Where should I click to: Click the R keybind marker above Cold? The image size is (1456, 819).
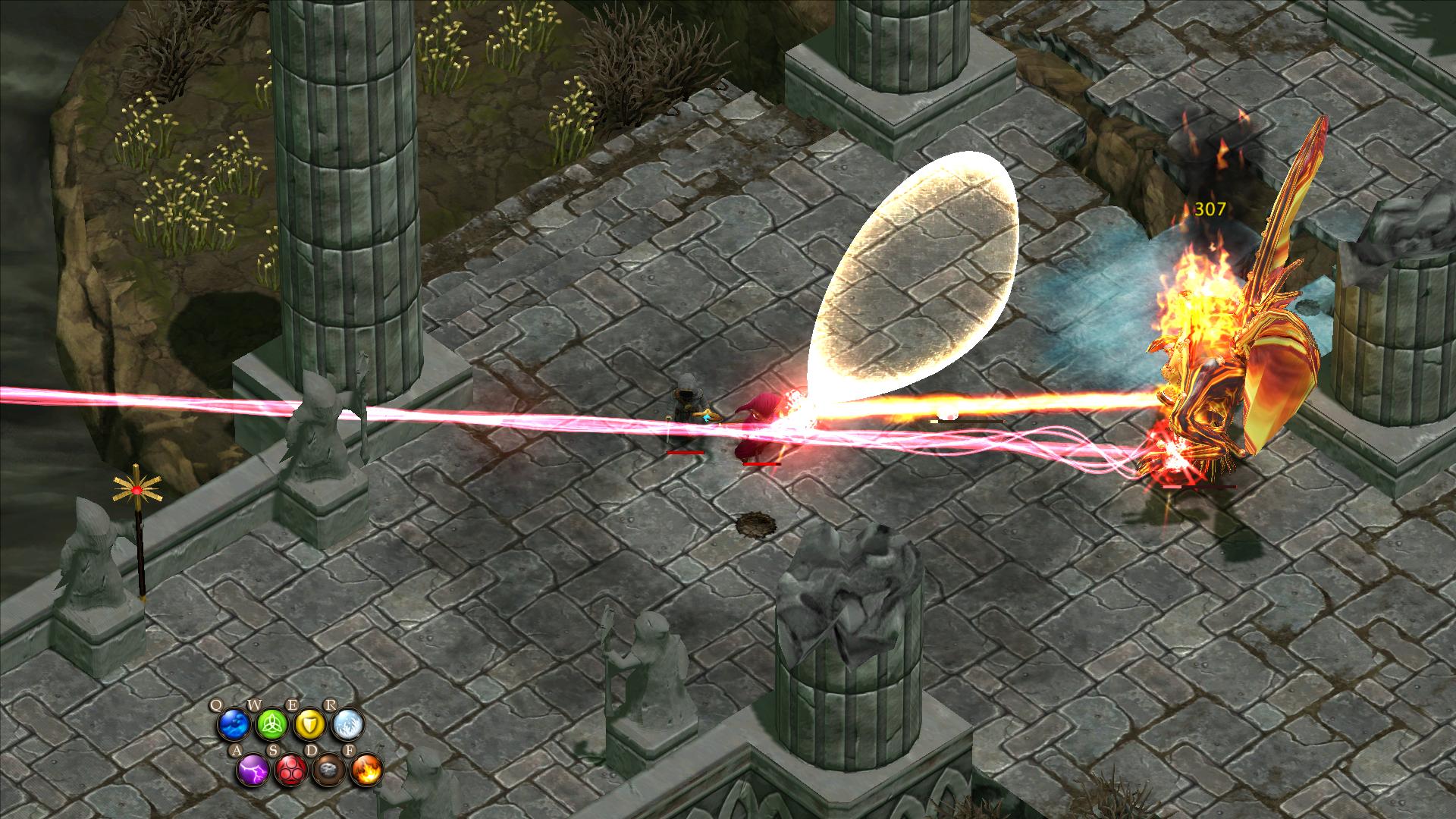[x=331, y=704]
